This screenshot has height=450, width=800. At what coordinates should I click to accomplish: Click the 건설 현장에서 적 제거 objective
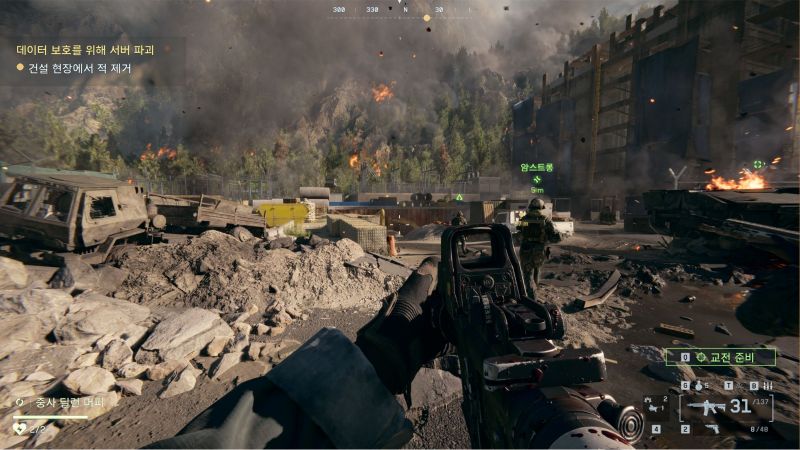tap(80, 68)
